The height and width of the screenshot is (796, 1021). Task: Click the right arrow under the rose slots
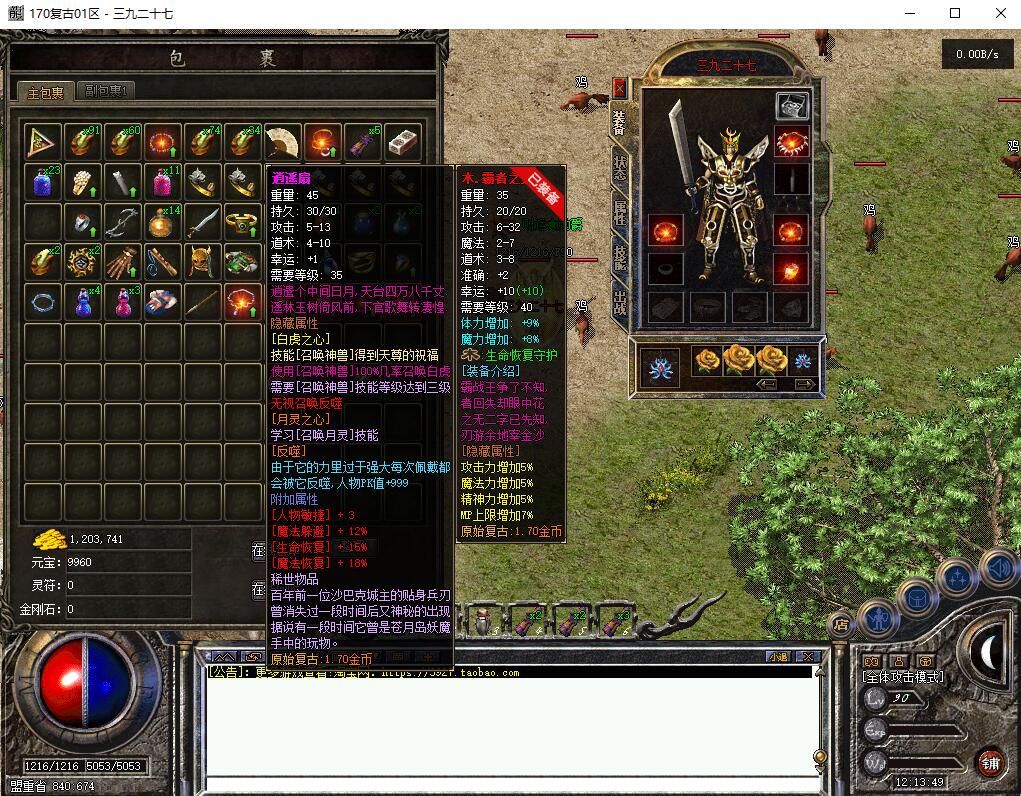802,384
